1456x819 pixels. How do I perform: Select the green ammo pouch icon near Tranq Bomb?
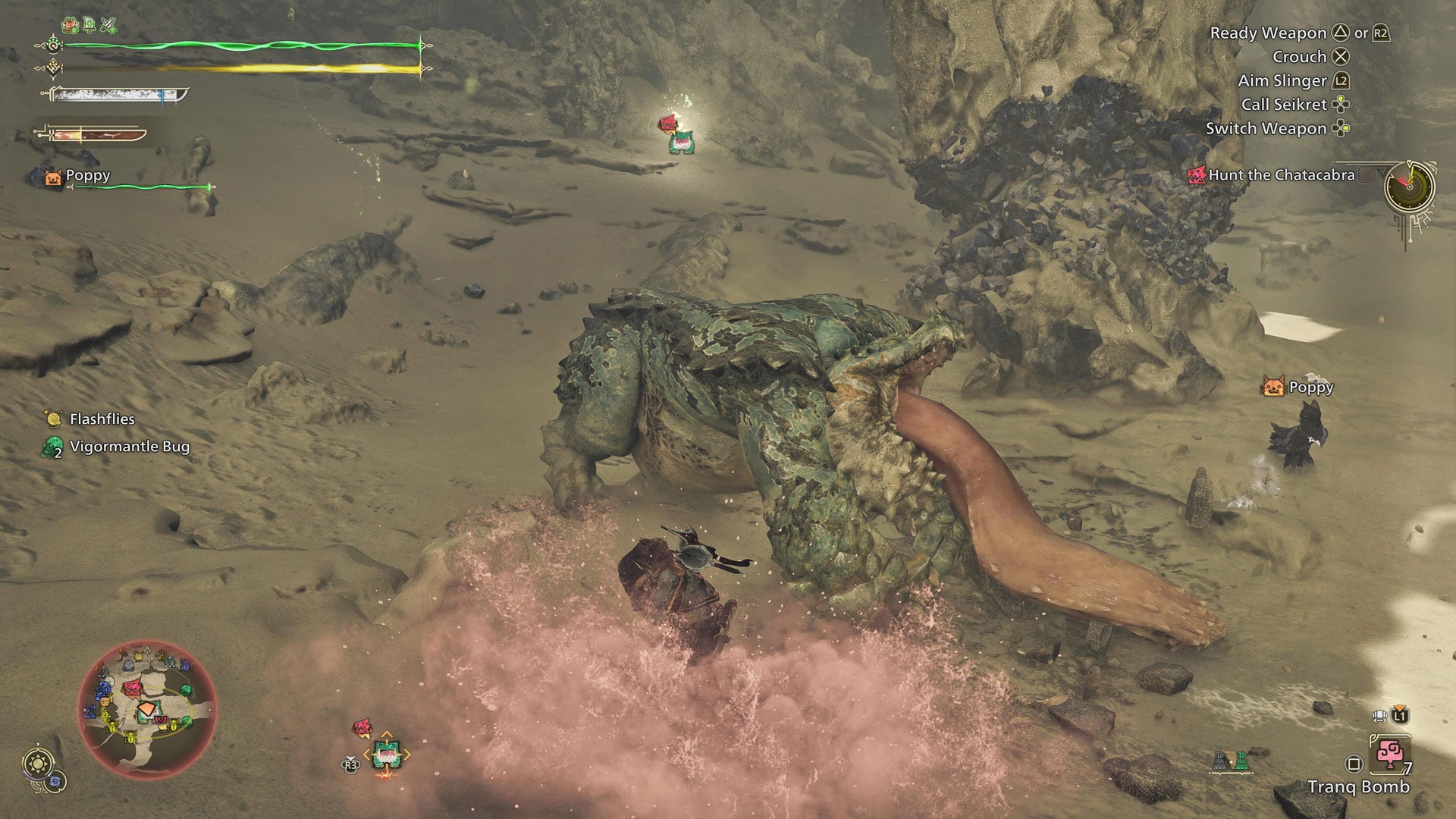click(1242, 761)
